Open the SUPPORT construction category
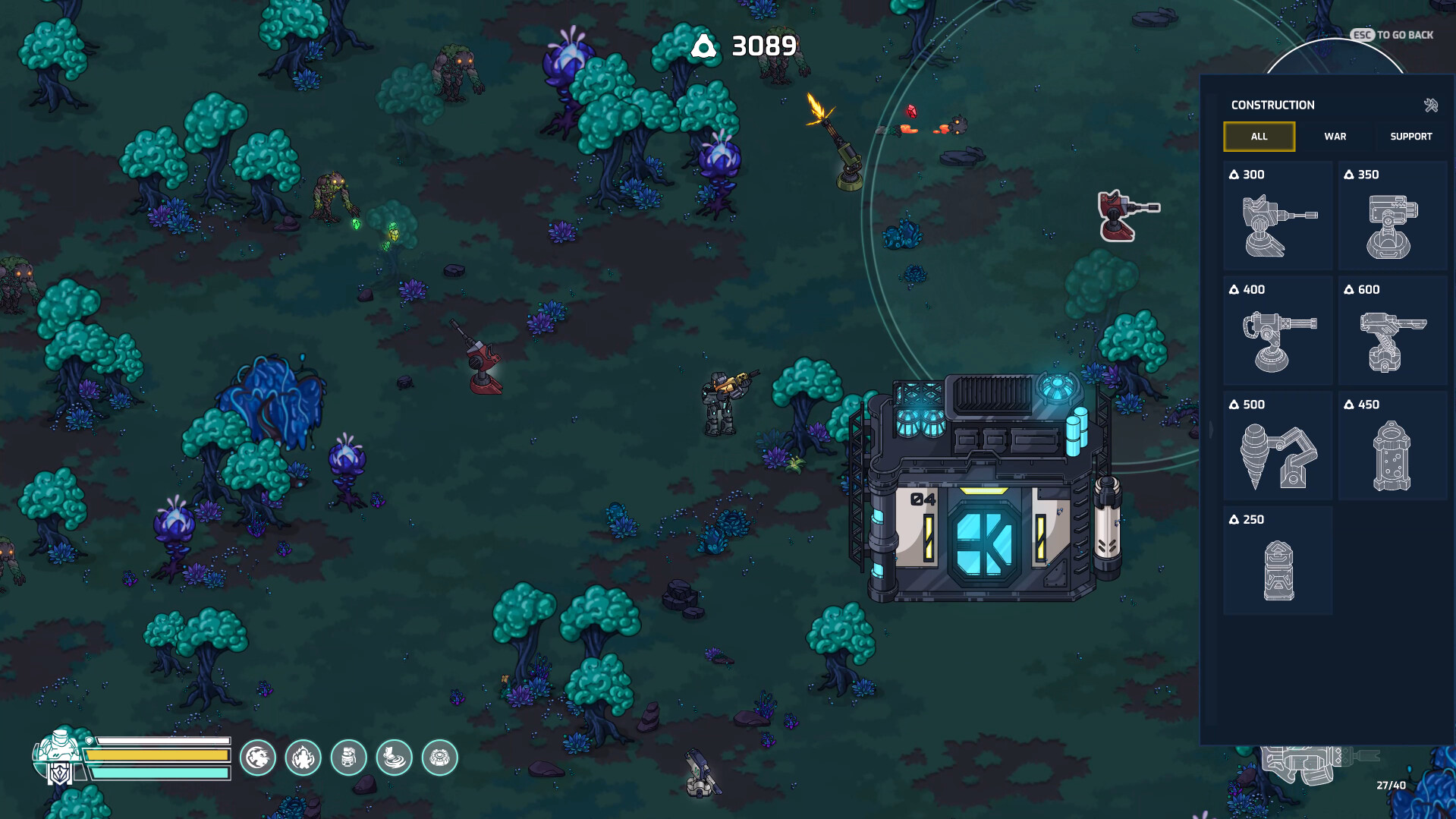 [x=1410, y=137]
